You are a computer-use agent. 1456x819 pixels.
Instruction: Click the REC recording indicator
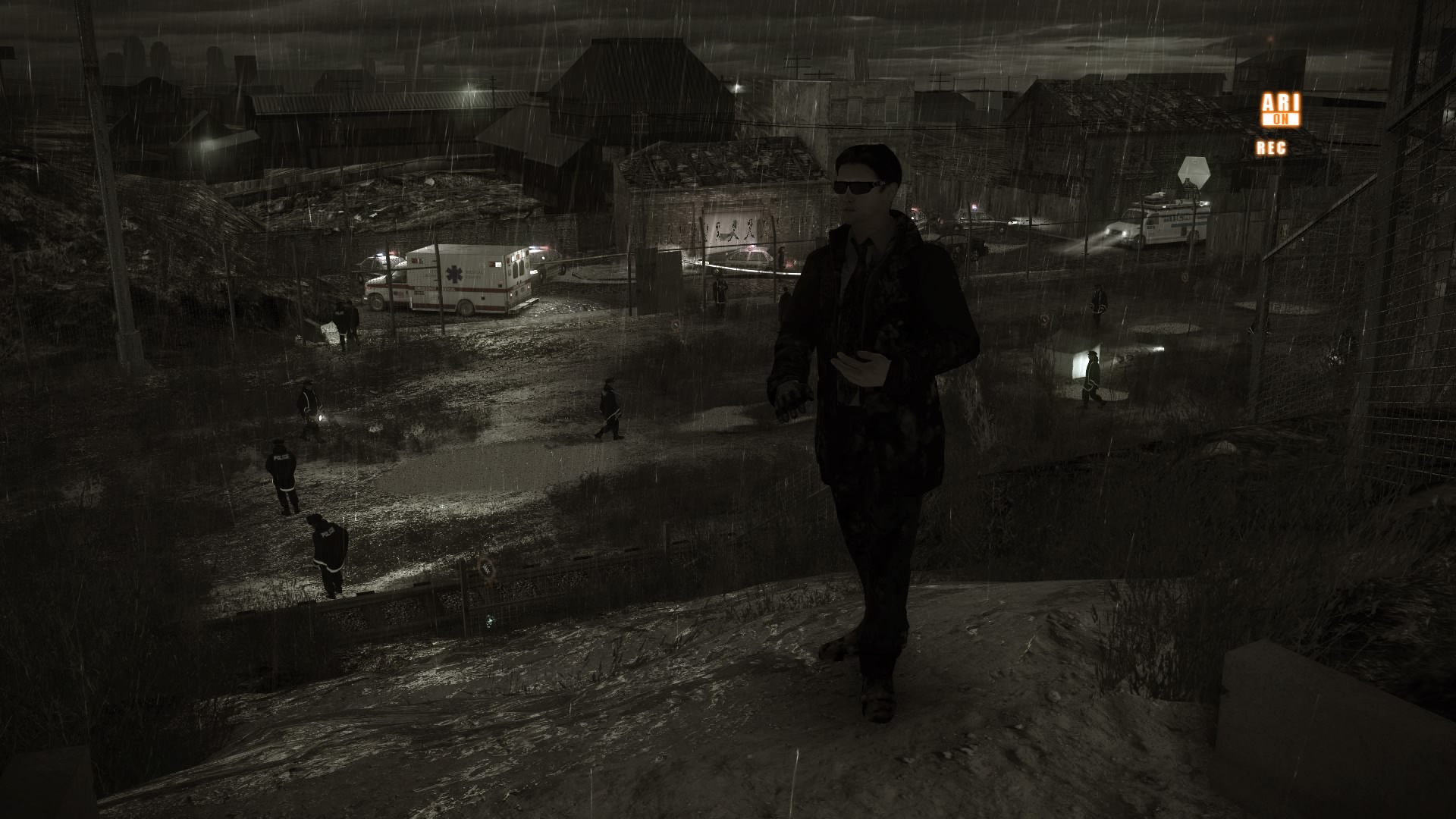[1272, 148]
